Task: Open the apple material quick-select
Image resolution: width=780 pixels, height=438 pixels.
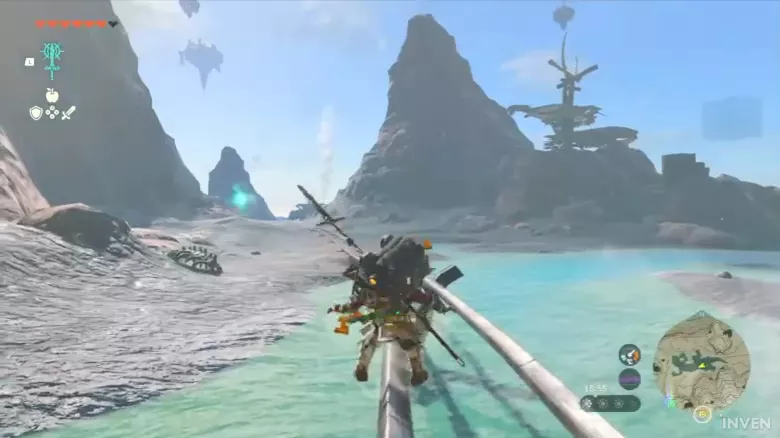Action: [x=52, y=96]
